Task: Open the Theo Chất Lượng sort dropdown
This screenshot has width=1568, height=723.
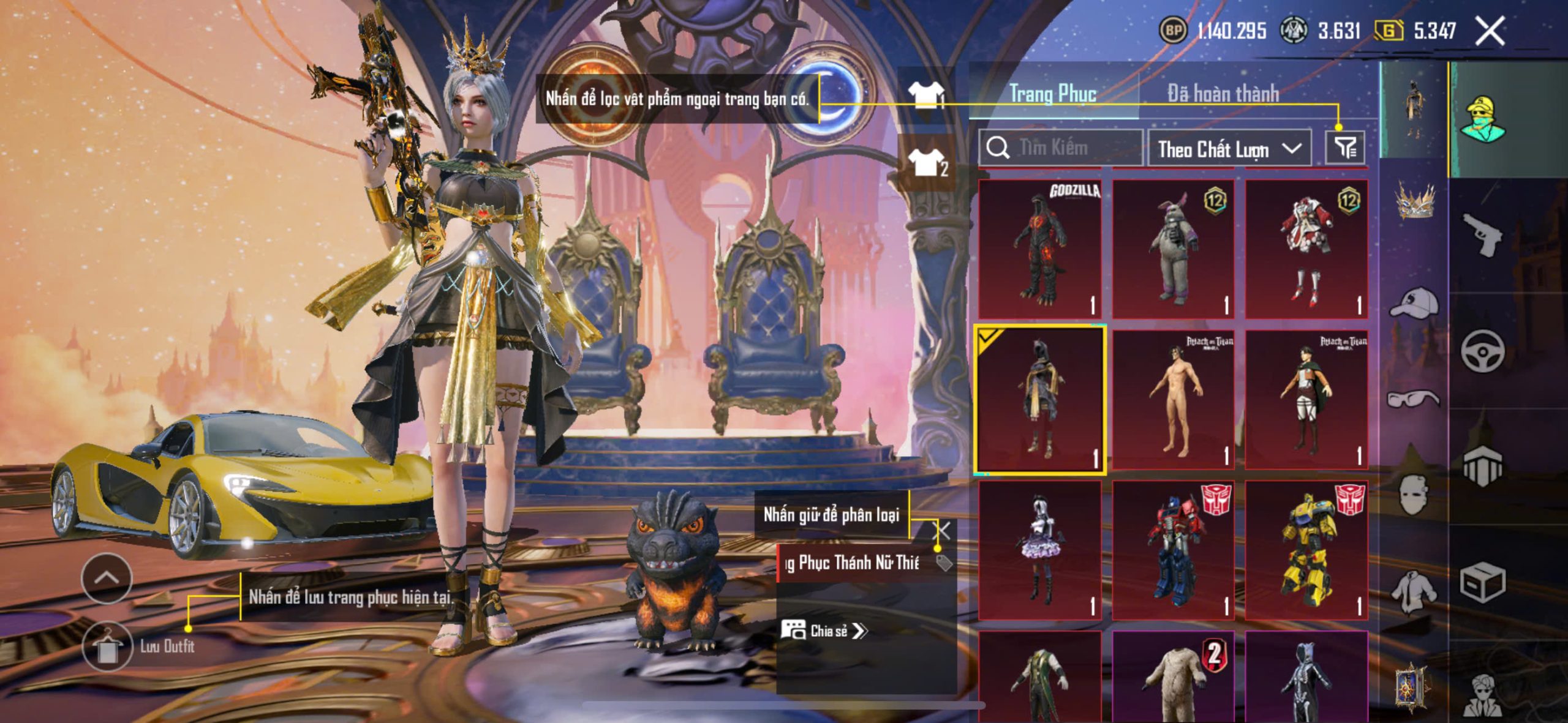Action: (1229, 149)
